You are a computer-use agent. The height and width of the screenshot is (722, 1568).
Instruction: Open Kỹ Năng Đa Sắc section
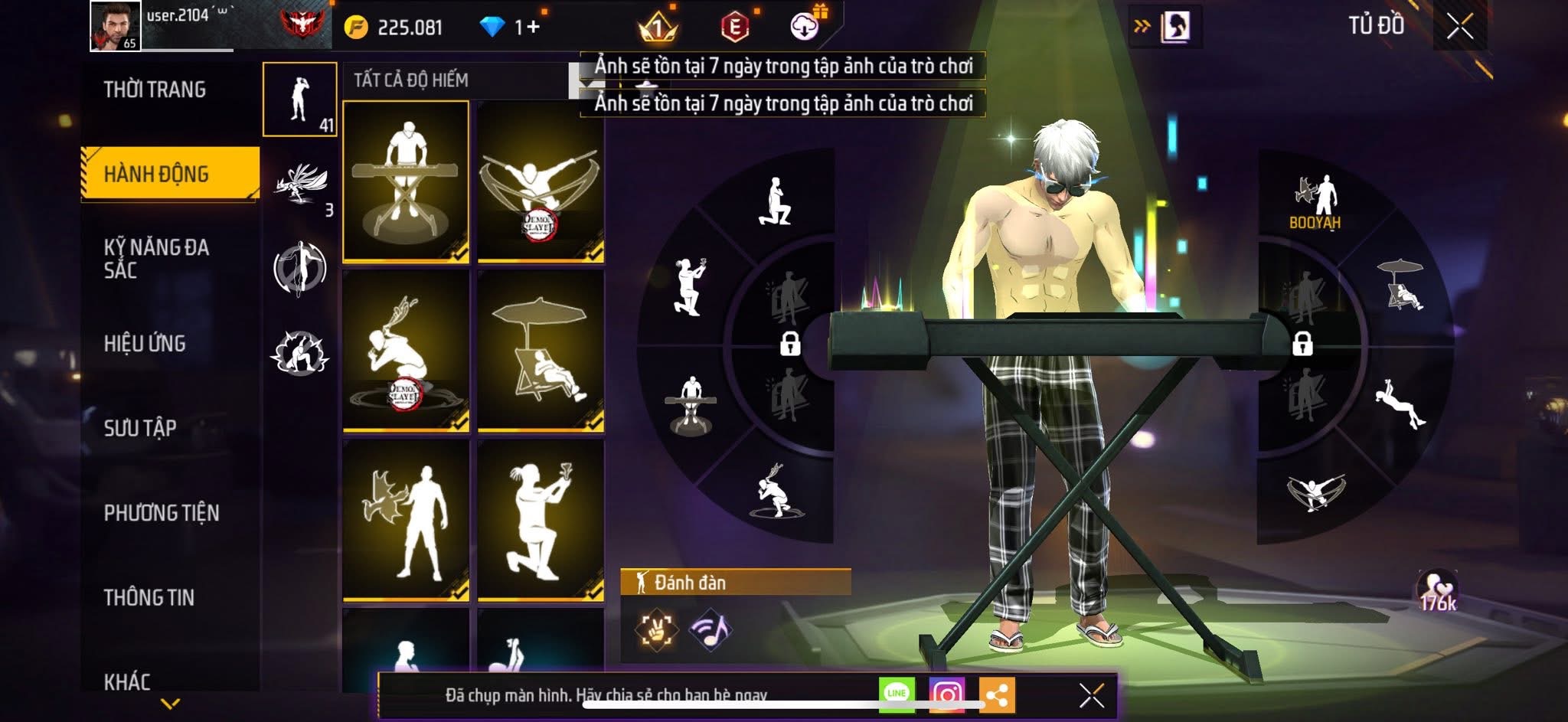pyautogui.click(x=156, y=258)
